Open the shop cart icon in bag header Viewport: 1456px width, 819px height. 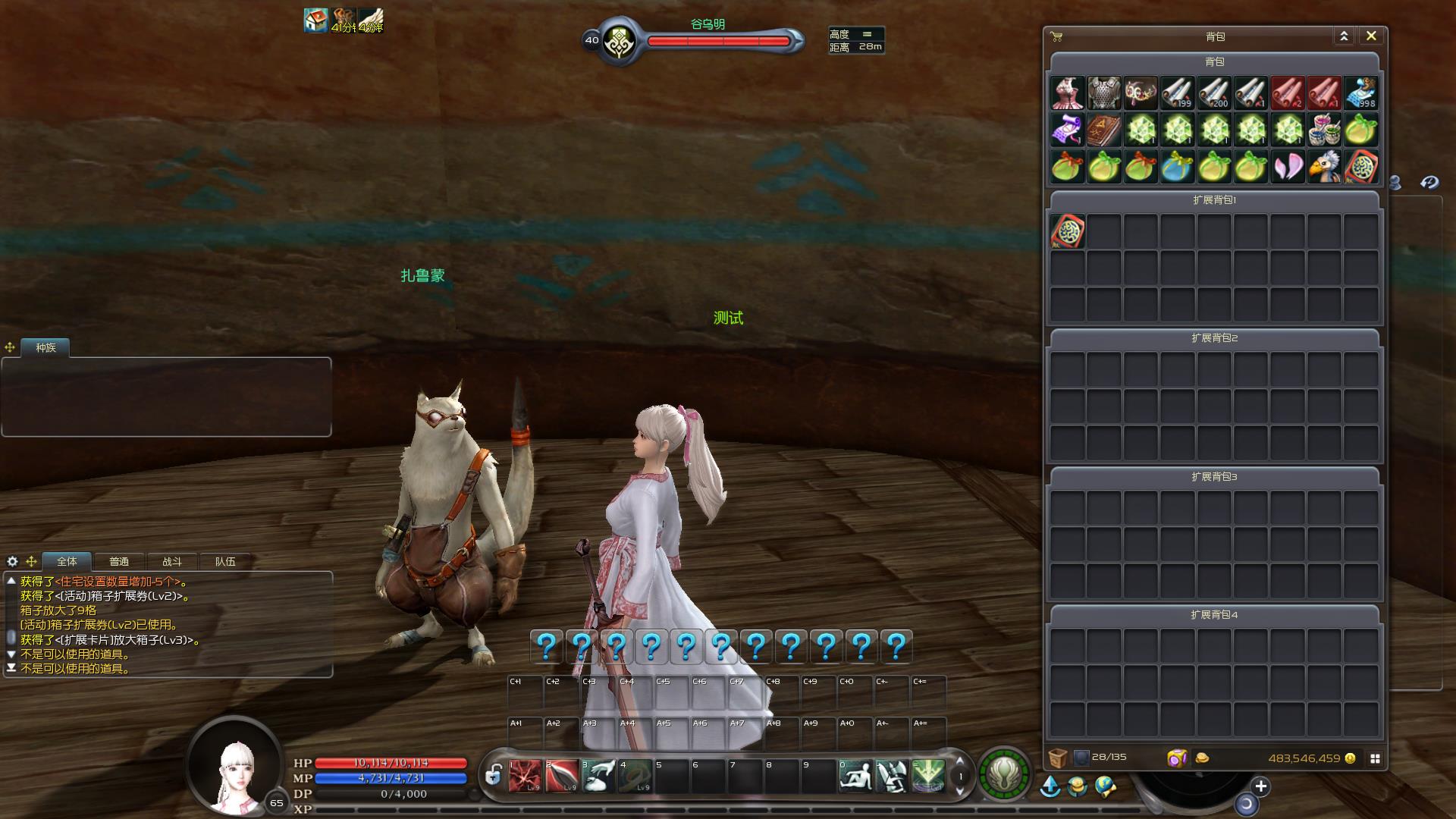[1056, 36]
